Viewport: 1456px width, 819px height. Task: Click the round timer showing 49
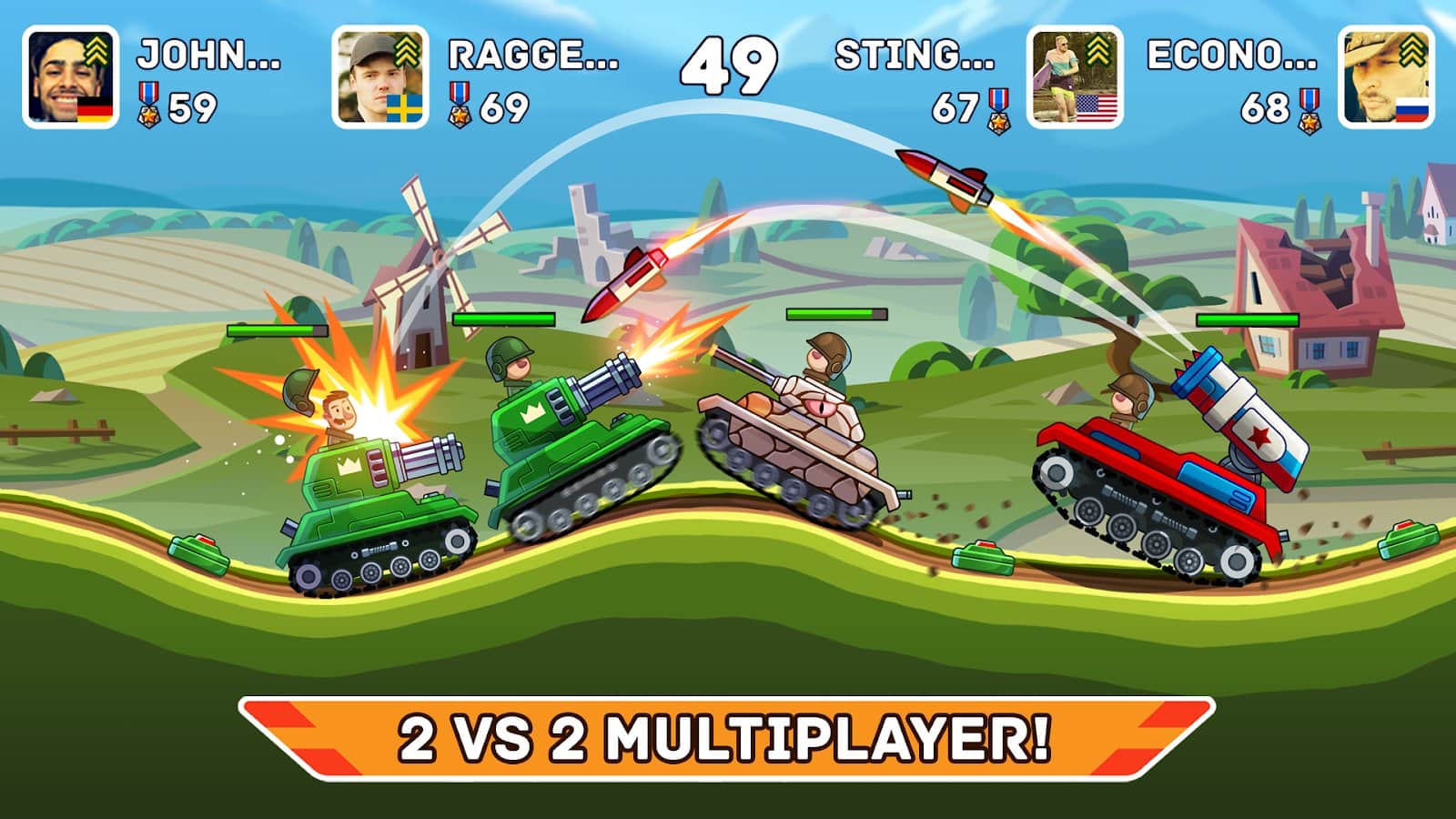click(728, 66)
